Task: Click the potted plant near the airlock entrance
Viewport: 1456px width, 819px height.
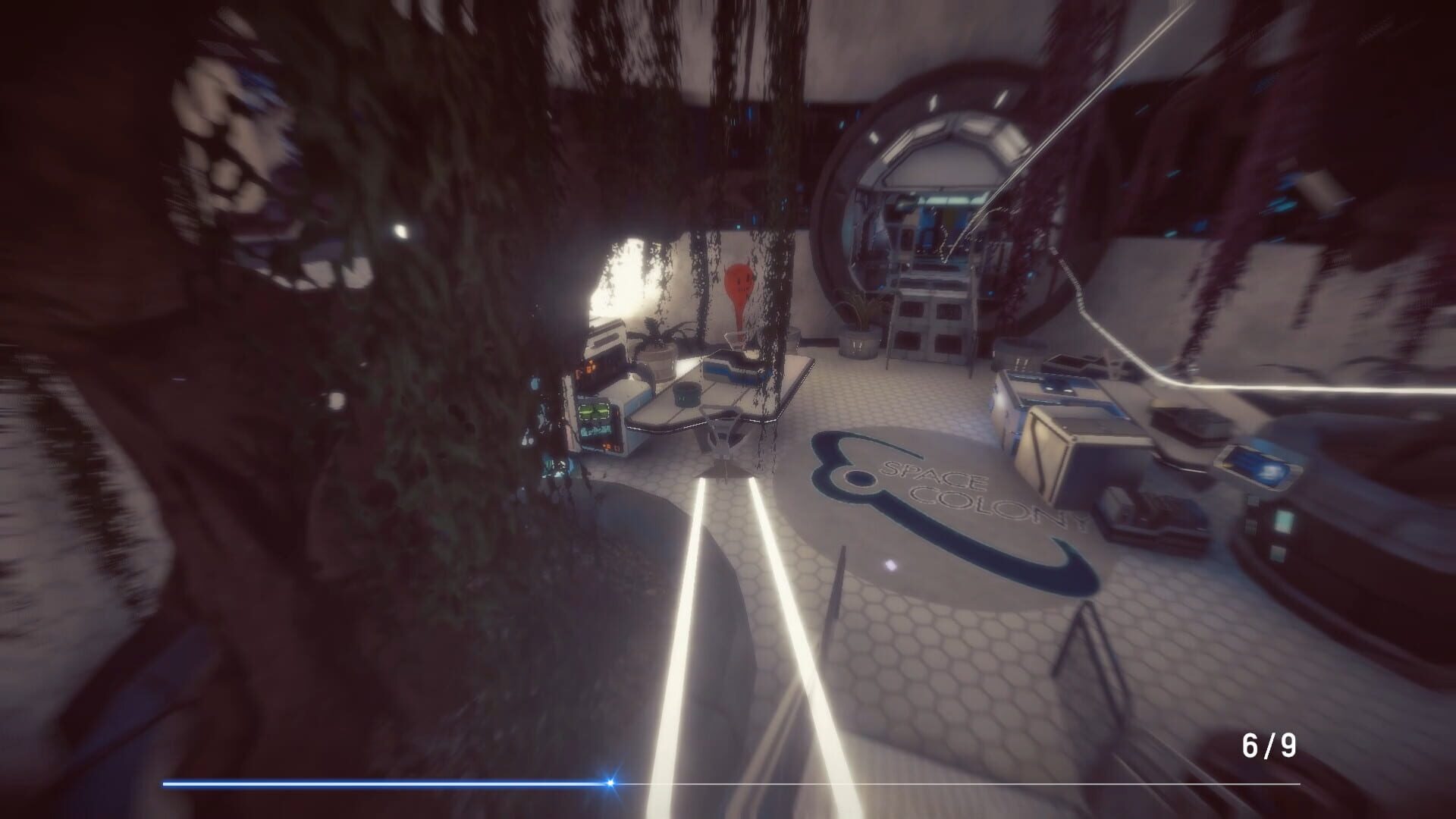Action: pos(857,334)
